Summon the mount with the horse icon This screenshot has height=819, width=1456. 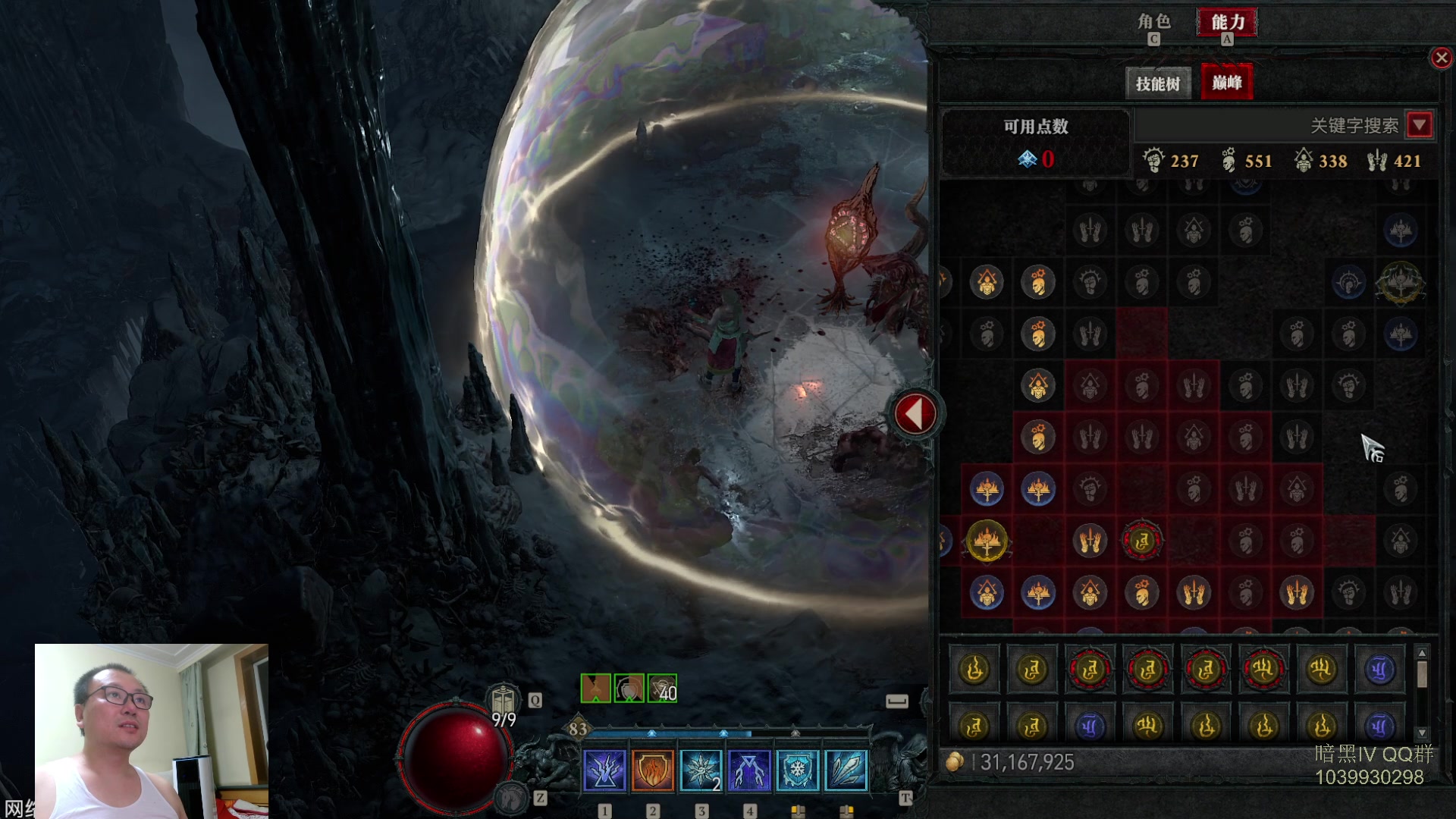(512, 797)
